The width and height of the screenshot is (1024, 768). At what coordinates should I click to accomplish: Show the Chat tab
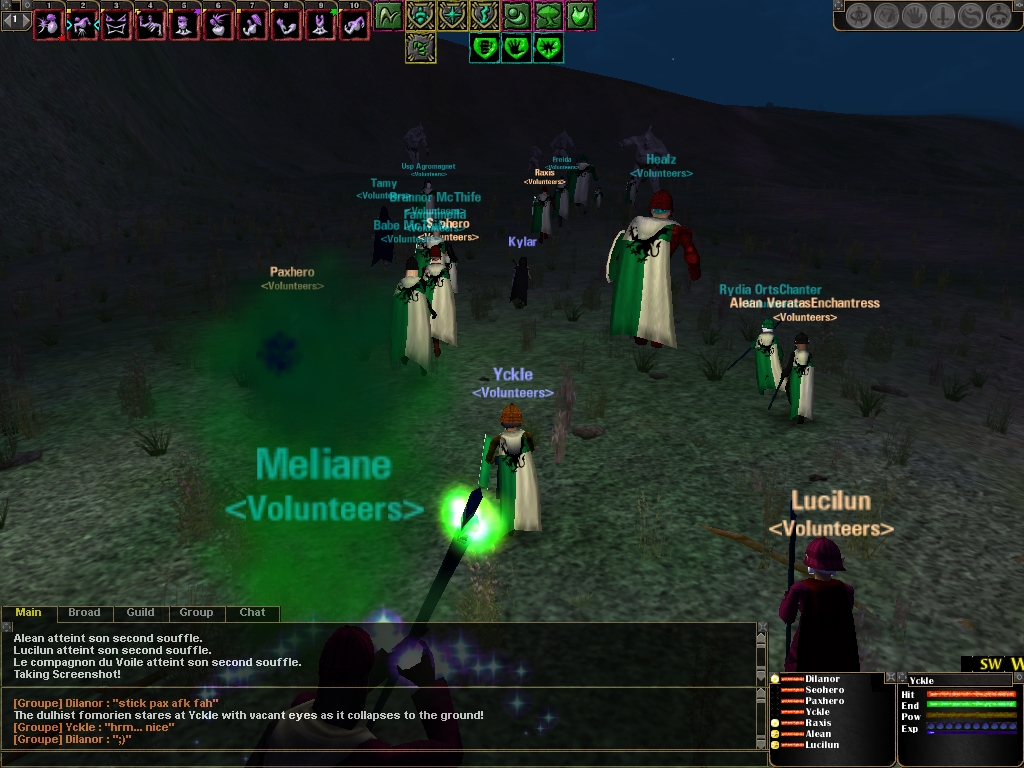252,613
